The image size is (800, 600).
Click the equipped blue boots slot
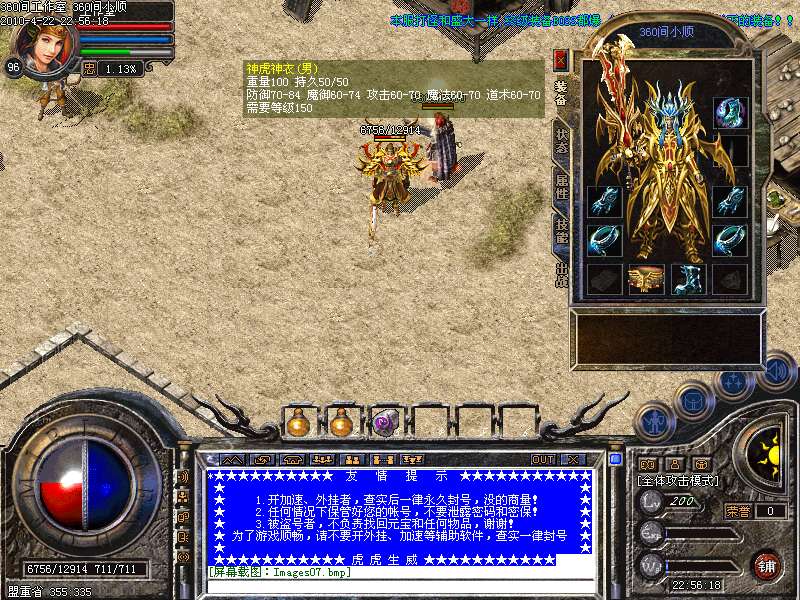[x=689, y=279]
